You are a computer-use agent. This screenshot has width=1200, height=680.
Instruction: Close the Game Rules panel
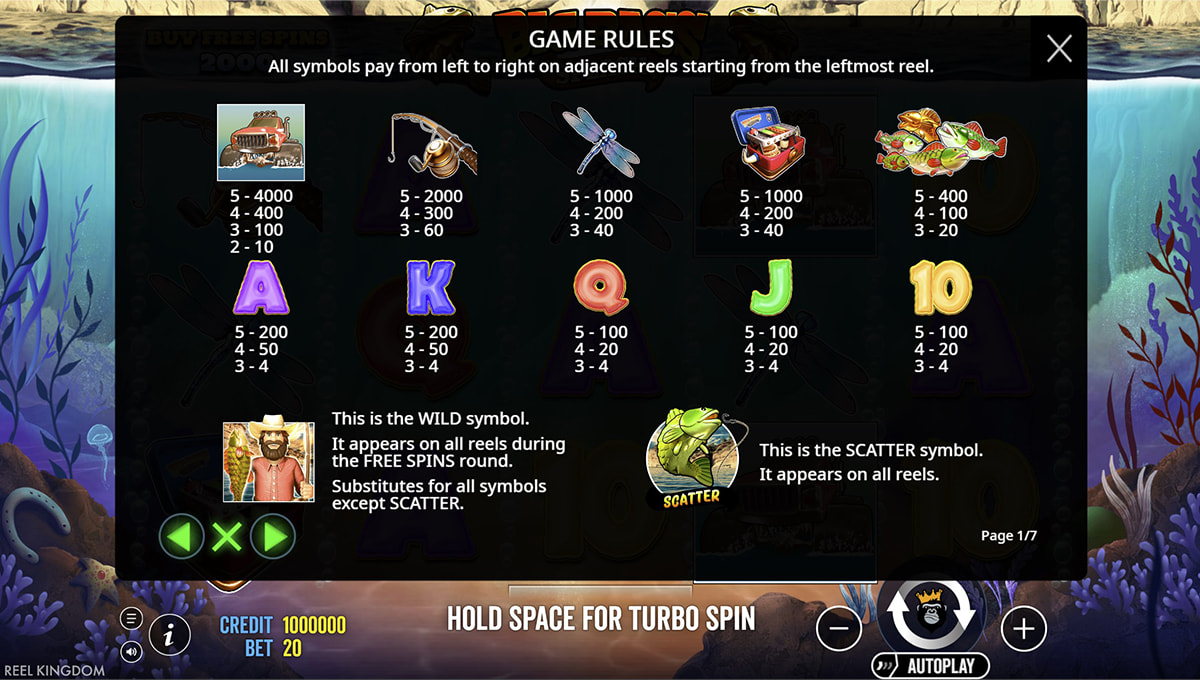click(1059, 48)
